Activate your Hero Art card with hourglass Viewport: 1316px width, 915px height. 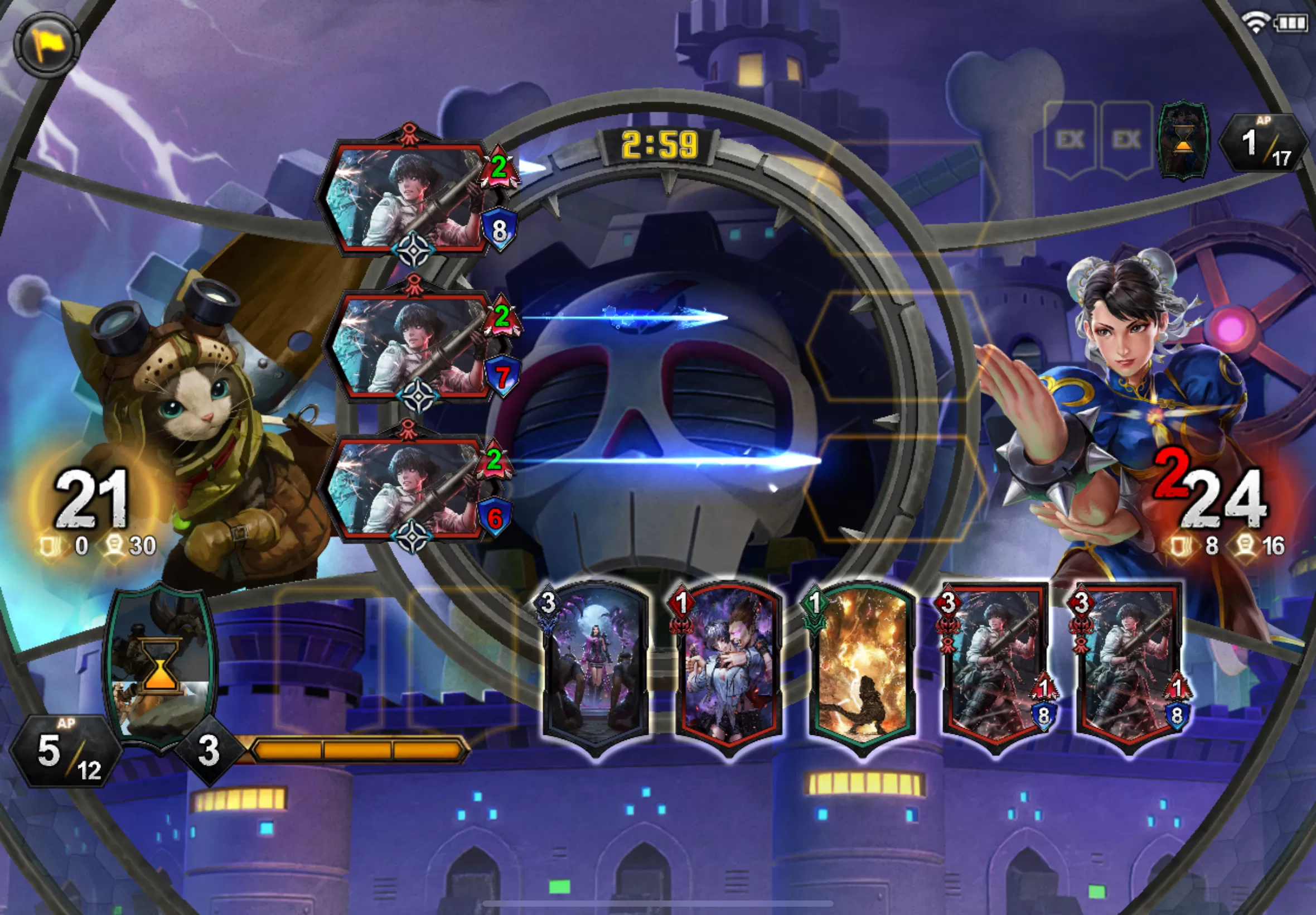161,665
